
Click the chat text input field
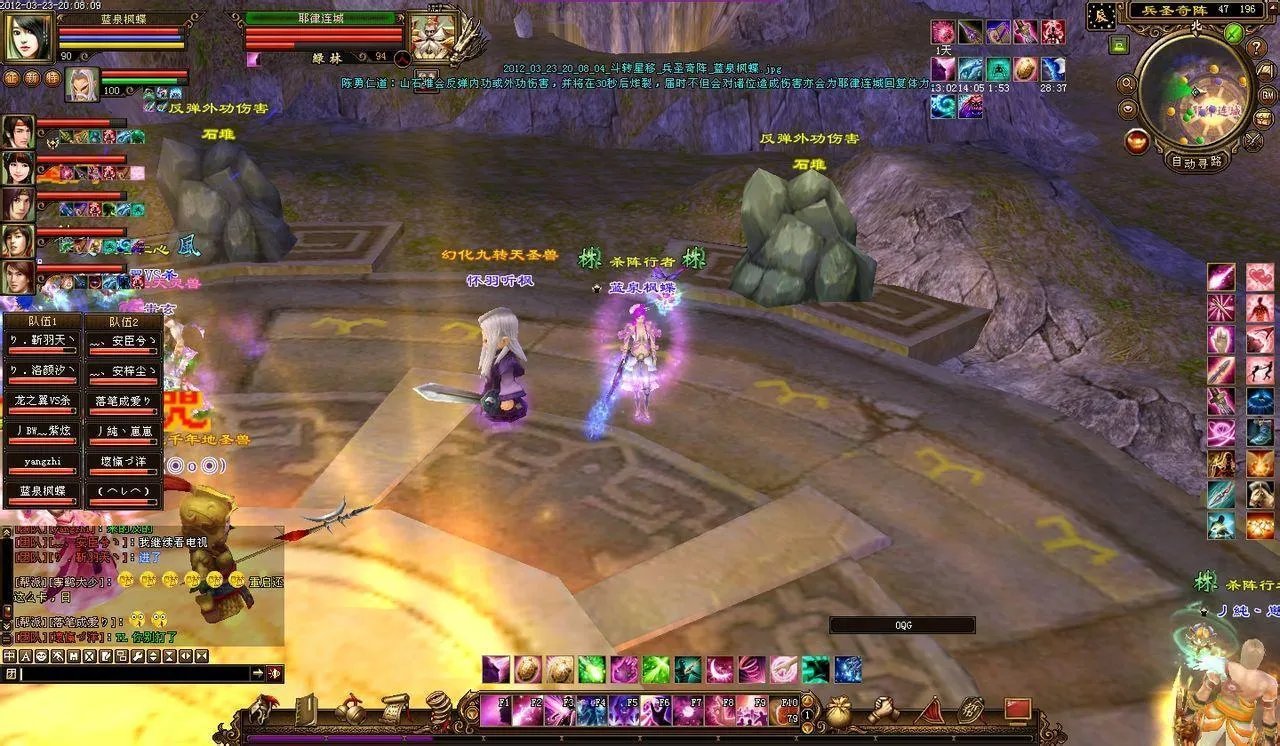click(135, 674)
